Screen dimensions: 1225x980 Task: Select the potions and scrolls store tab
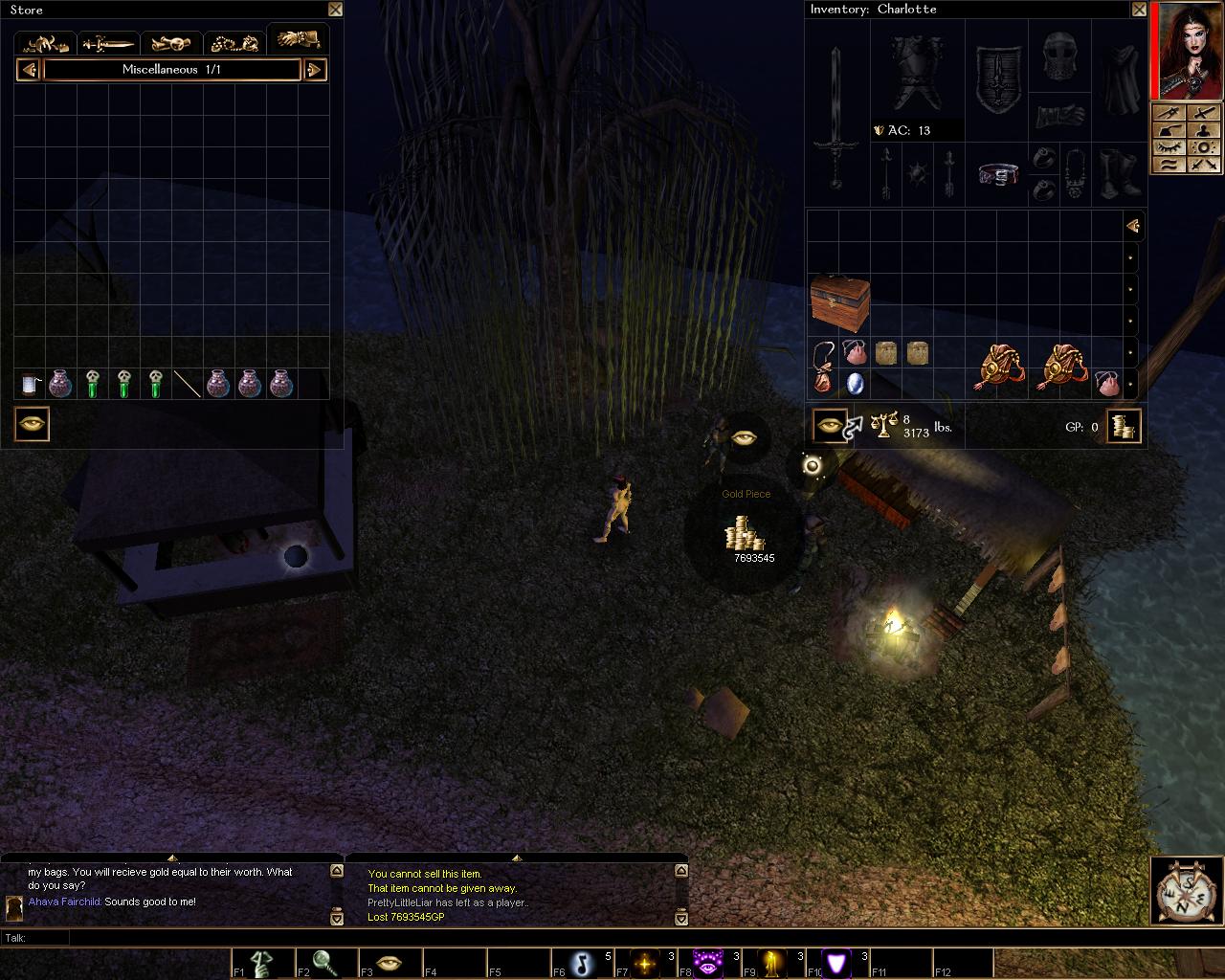point(171,43)
